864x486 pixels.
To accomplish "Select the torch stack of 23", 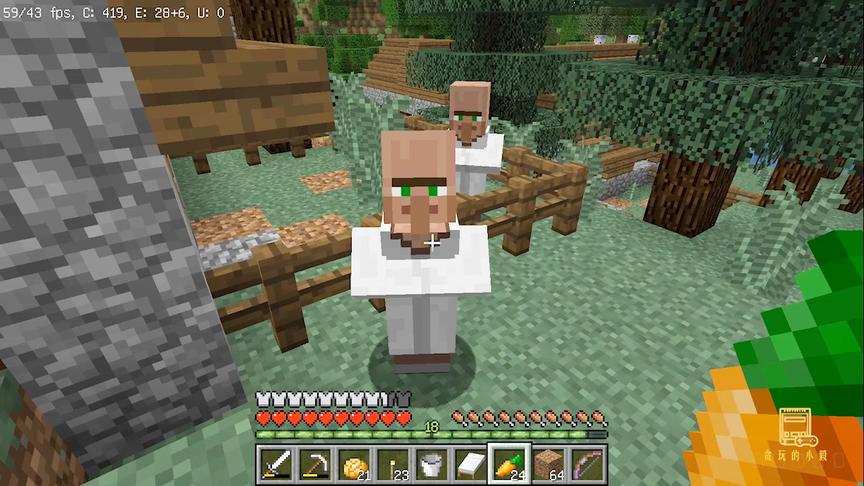I will tap(391, 464).
